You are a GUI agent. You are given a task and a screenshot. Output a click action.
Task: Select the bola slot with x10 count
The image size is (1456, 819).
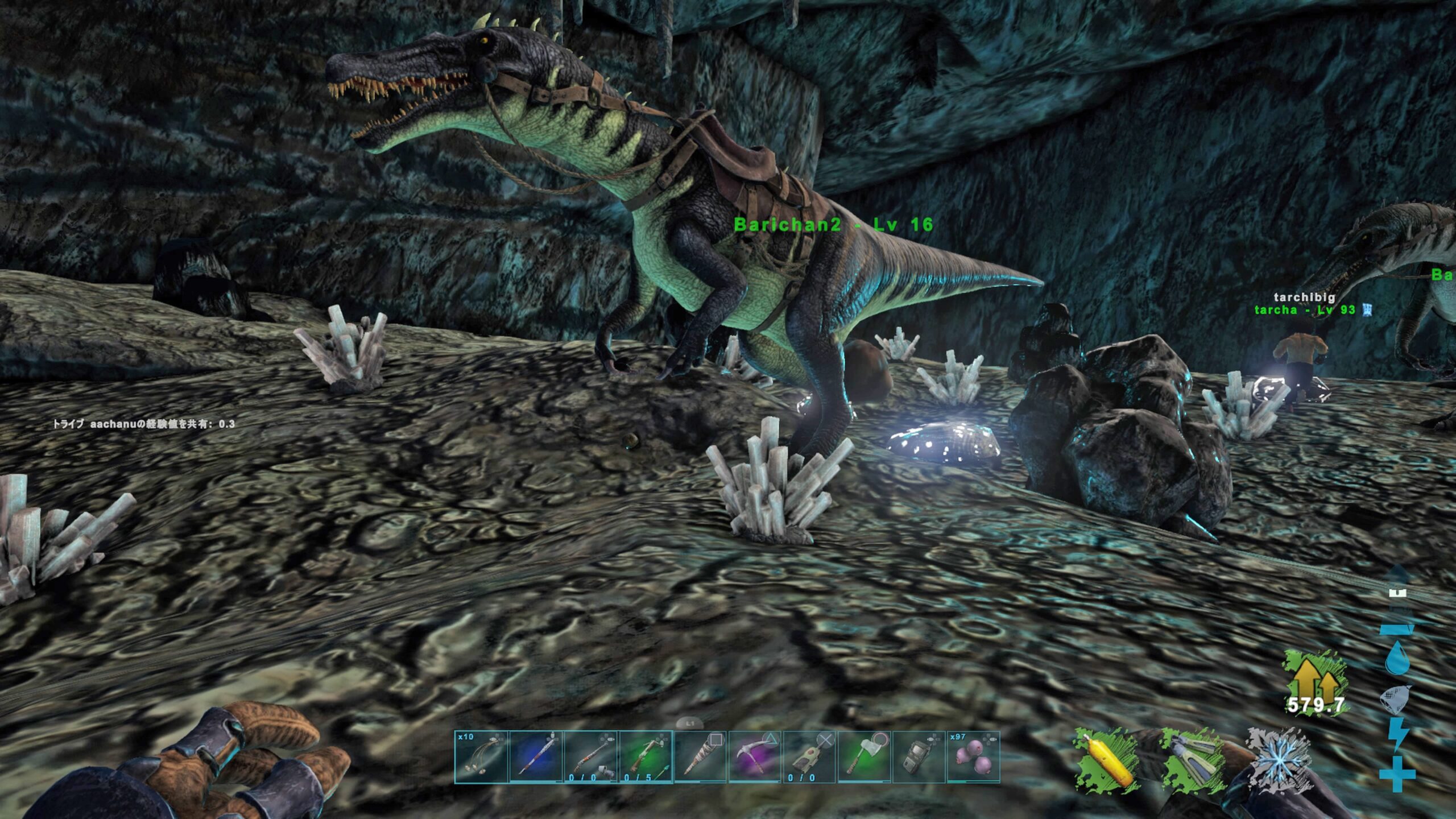pyautogui.click(x=481, y=757)
